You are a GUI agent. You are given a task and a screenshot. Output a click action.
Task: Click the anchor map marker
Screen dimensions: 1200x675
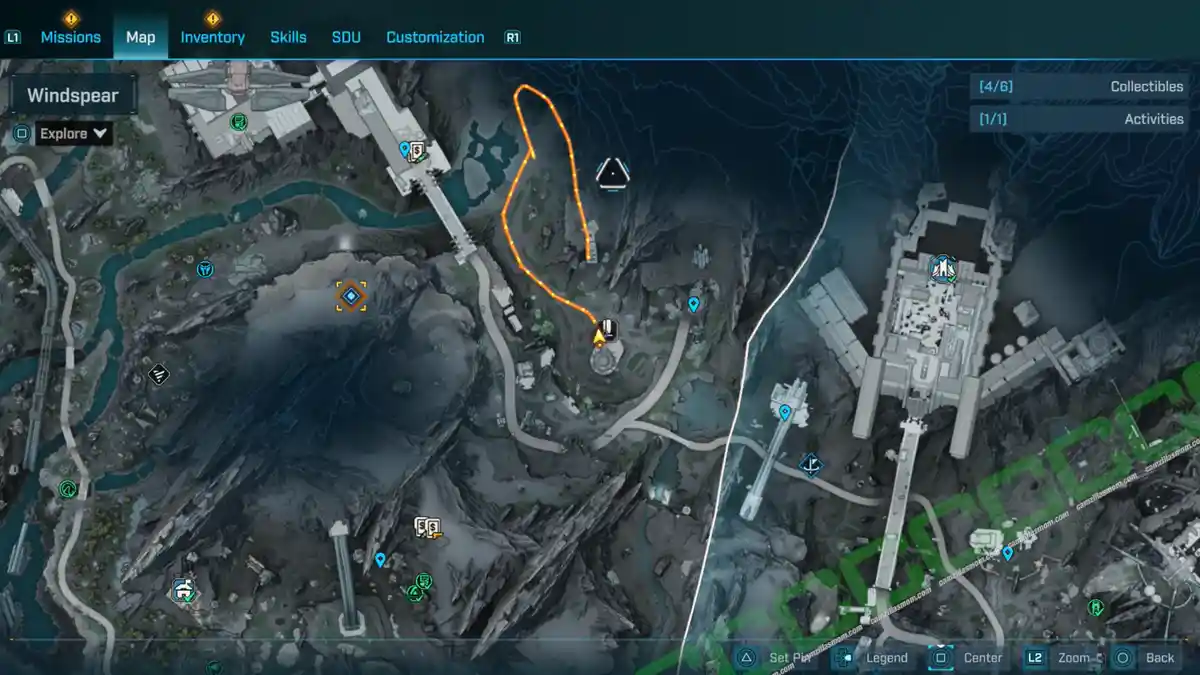(811, 464)
